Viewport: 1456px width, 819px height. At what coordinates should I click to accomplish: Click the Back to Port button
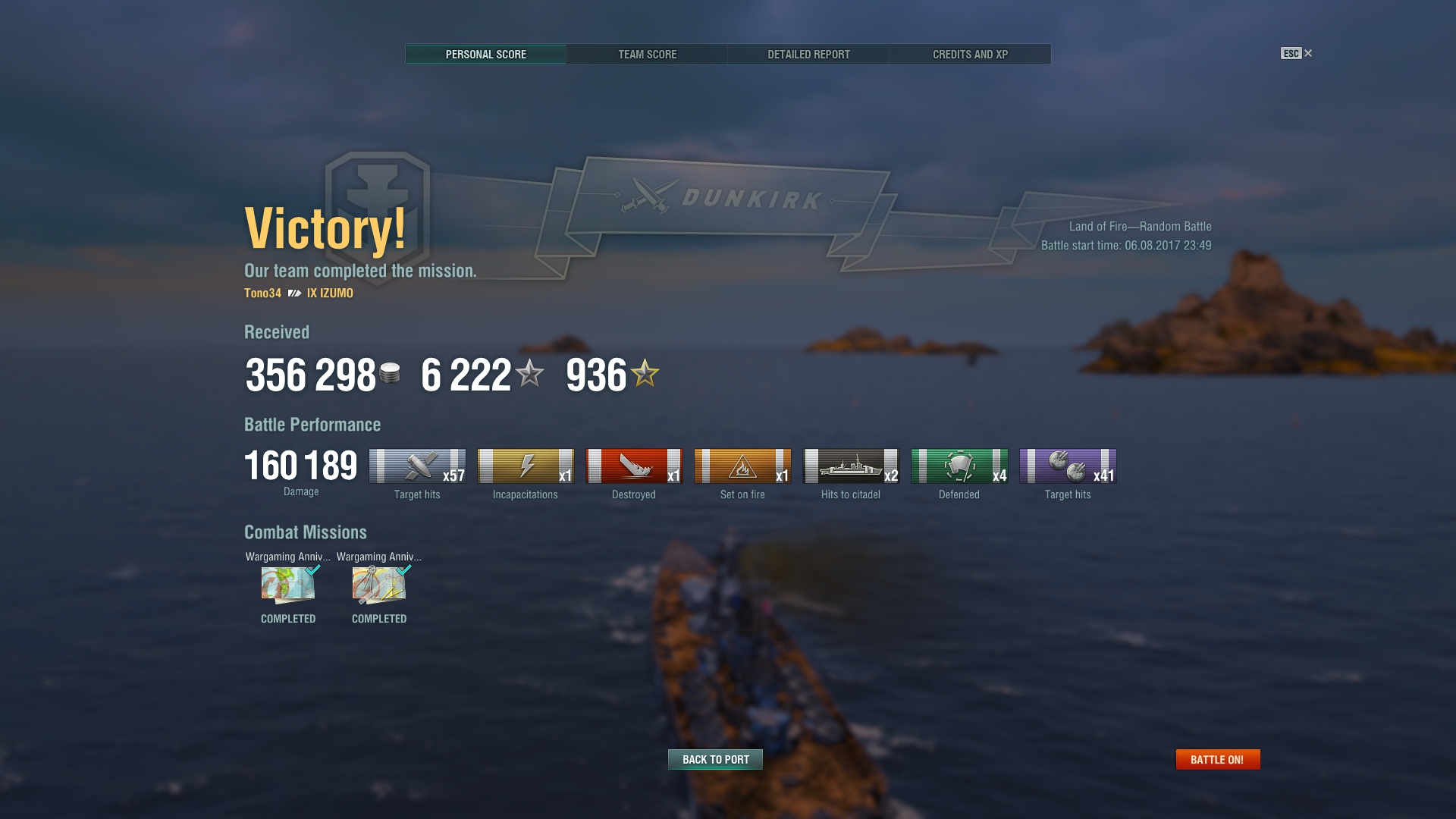pos(715,759)
